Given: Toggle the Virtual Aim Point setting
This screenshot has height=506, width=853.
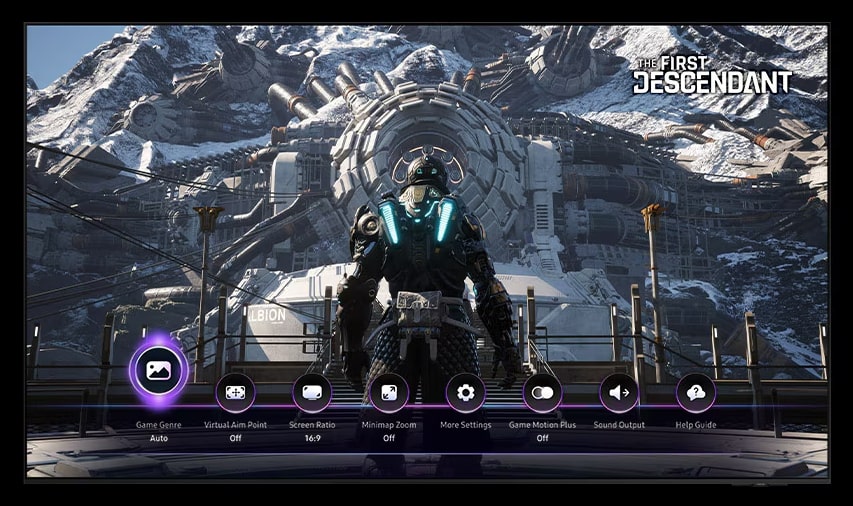Looking at the screenshot, I should coord(235,393).
